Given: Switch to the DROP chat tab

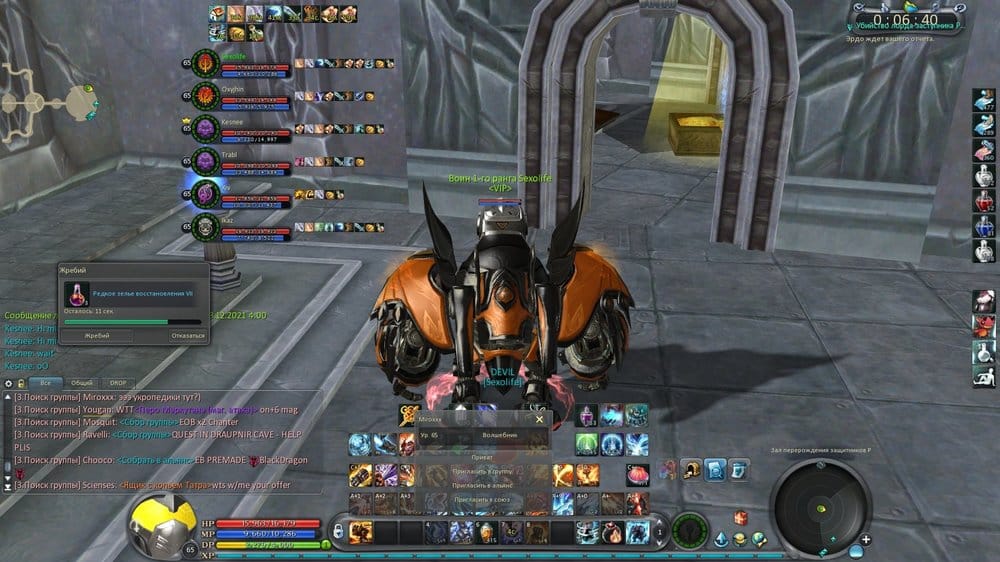Looking at the screenshot, I should click(118, 383).
